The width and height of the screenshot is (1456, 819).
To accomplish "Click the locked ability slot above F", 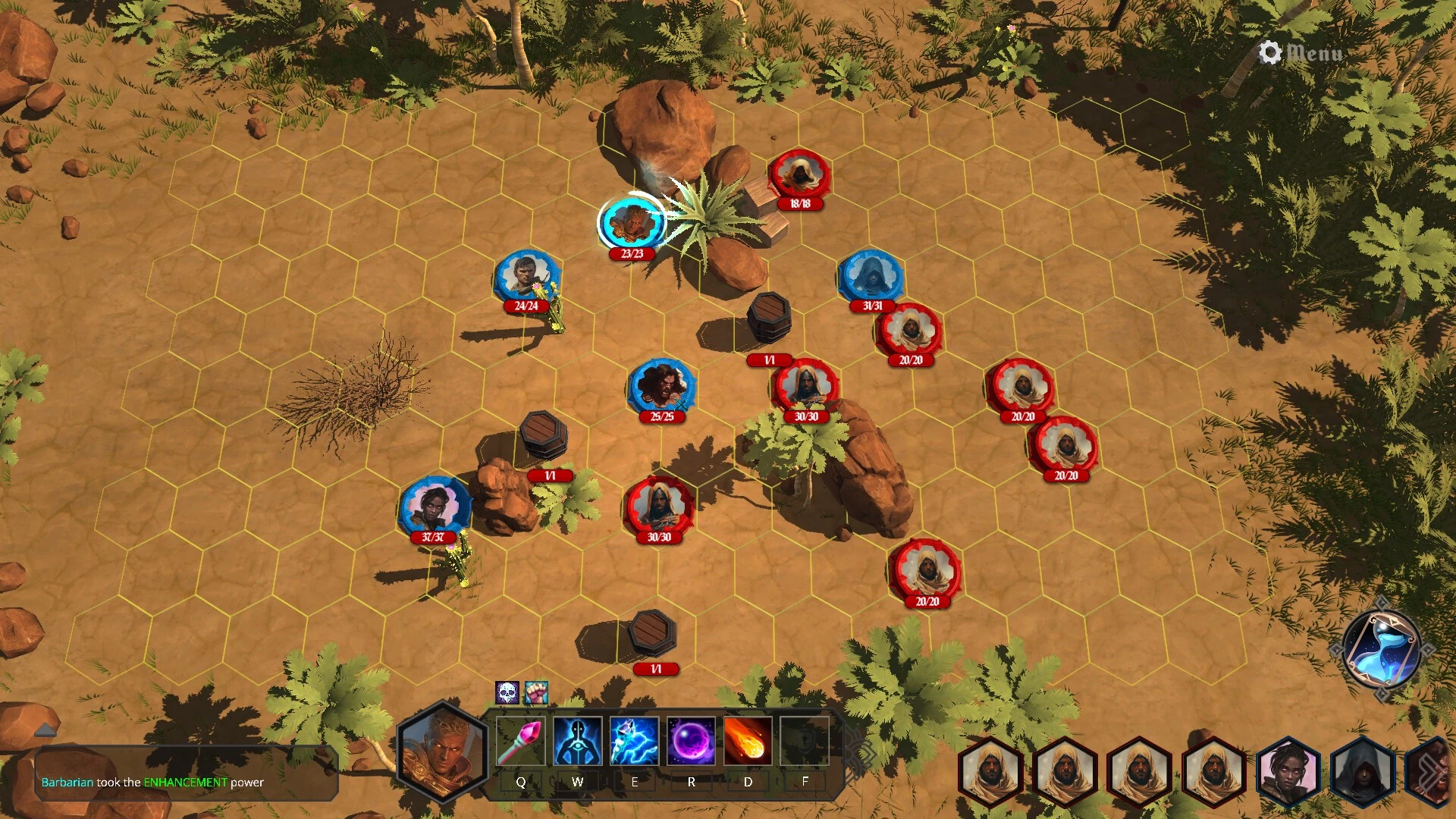I will [805, 741].
